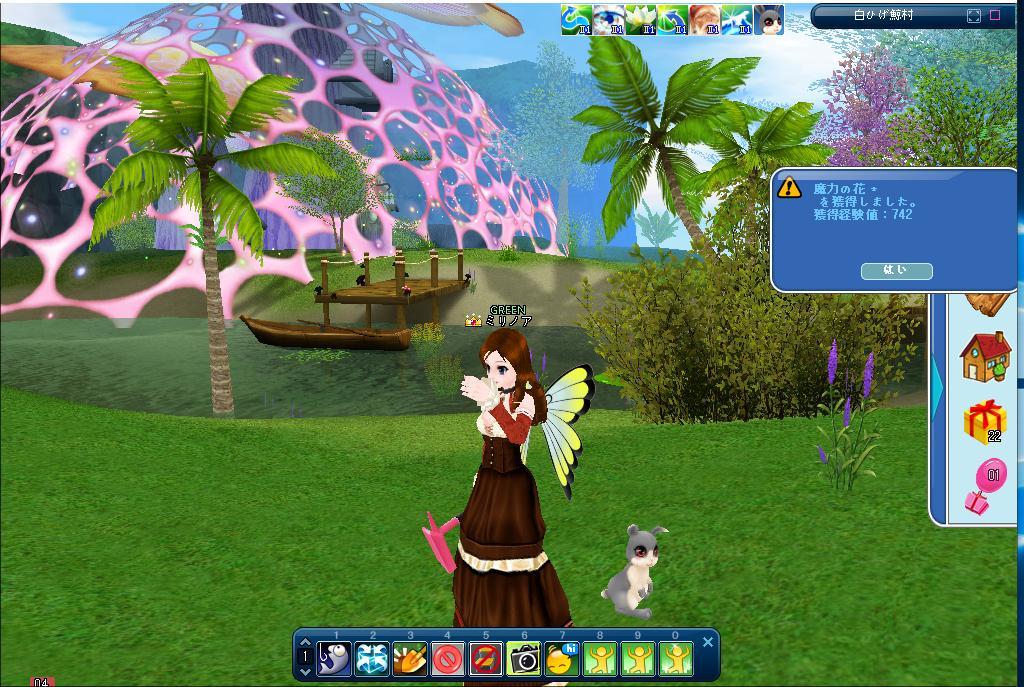Open the house icon in side panel
Viewport: 1024px width, 687px height.
[985, 357]
